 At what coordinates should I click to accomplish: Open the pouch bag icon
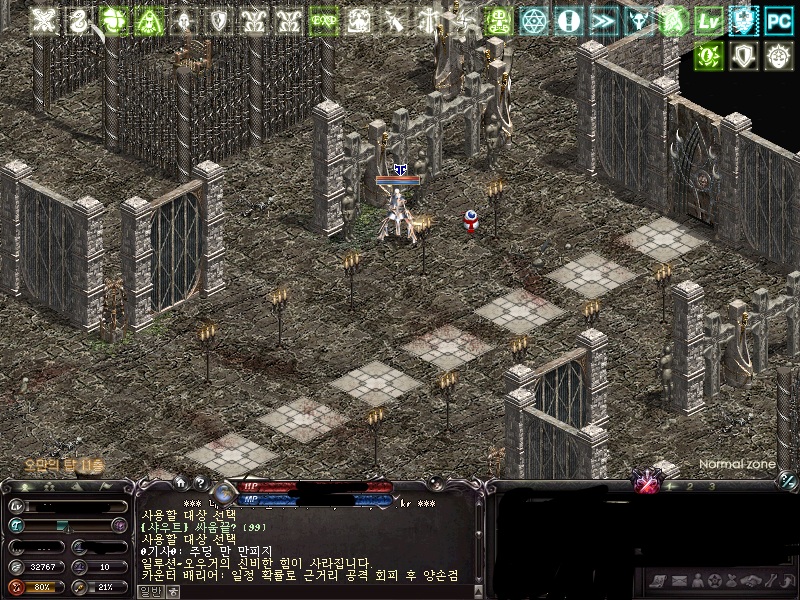(x=733, y=581)
